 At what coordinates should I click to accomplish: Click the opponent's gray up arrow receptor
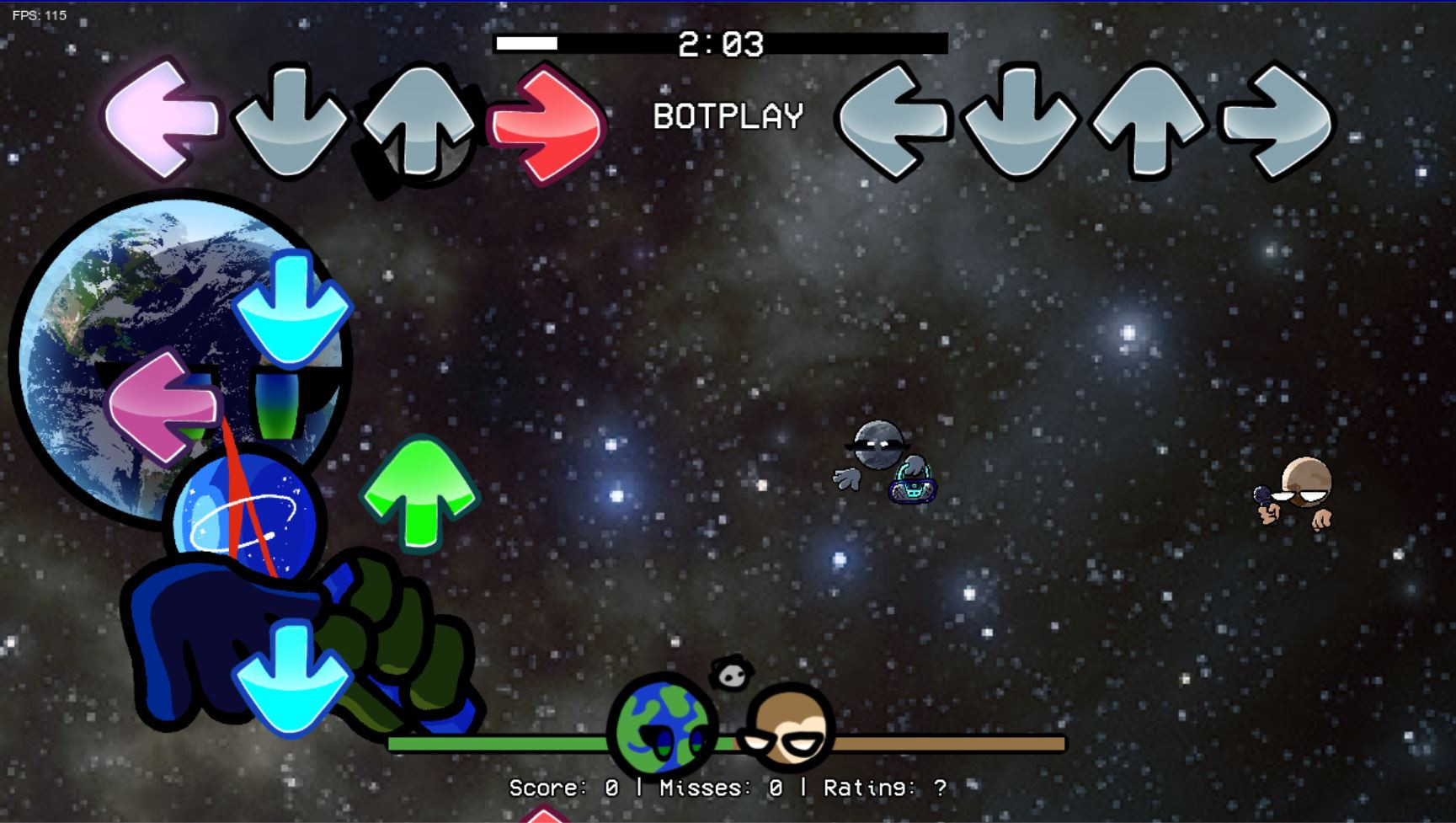click(x=1145, y=122)
